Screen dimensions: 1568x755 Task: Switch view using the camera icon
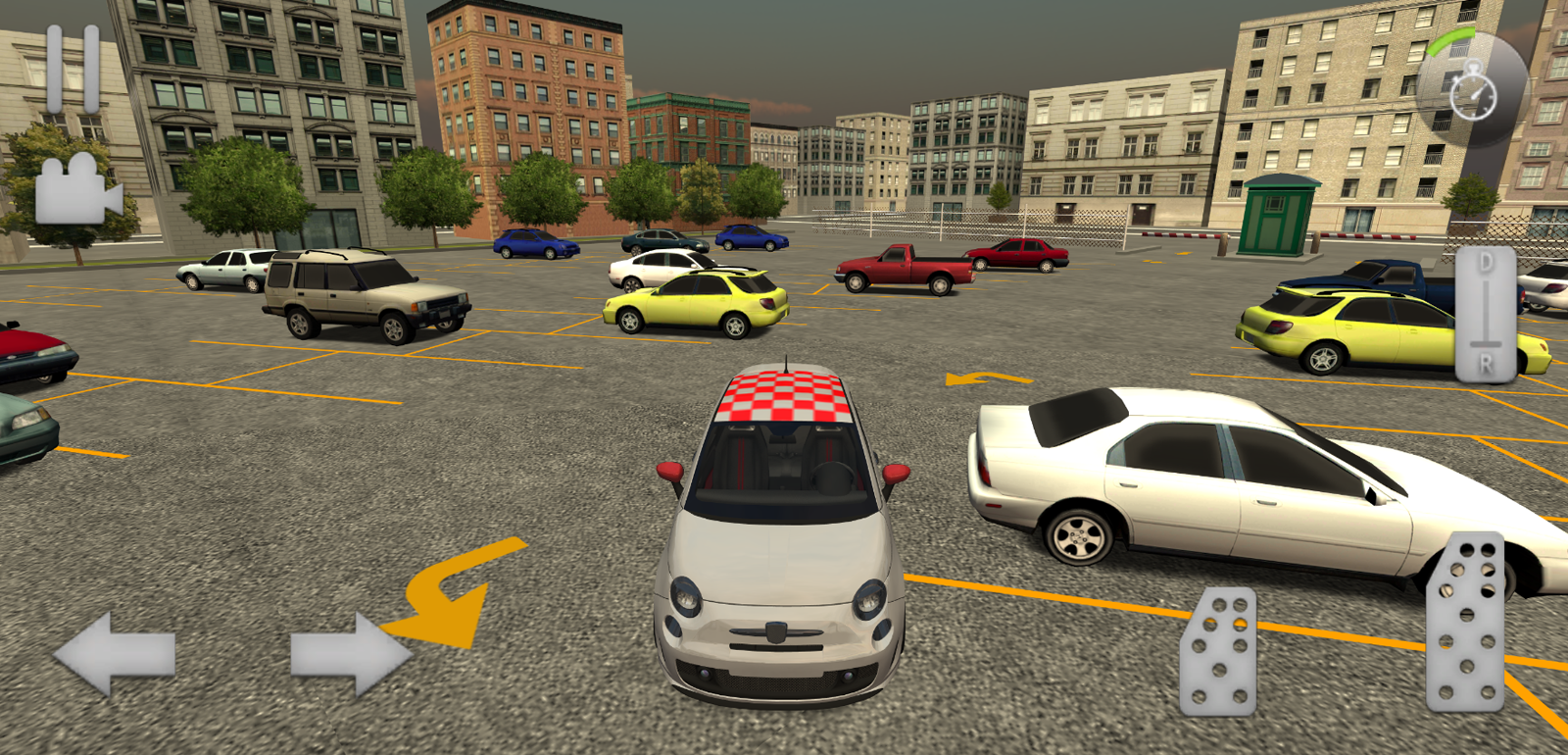coord(76,190)
